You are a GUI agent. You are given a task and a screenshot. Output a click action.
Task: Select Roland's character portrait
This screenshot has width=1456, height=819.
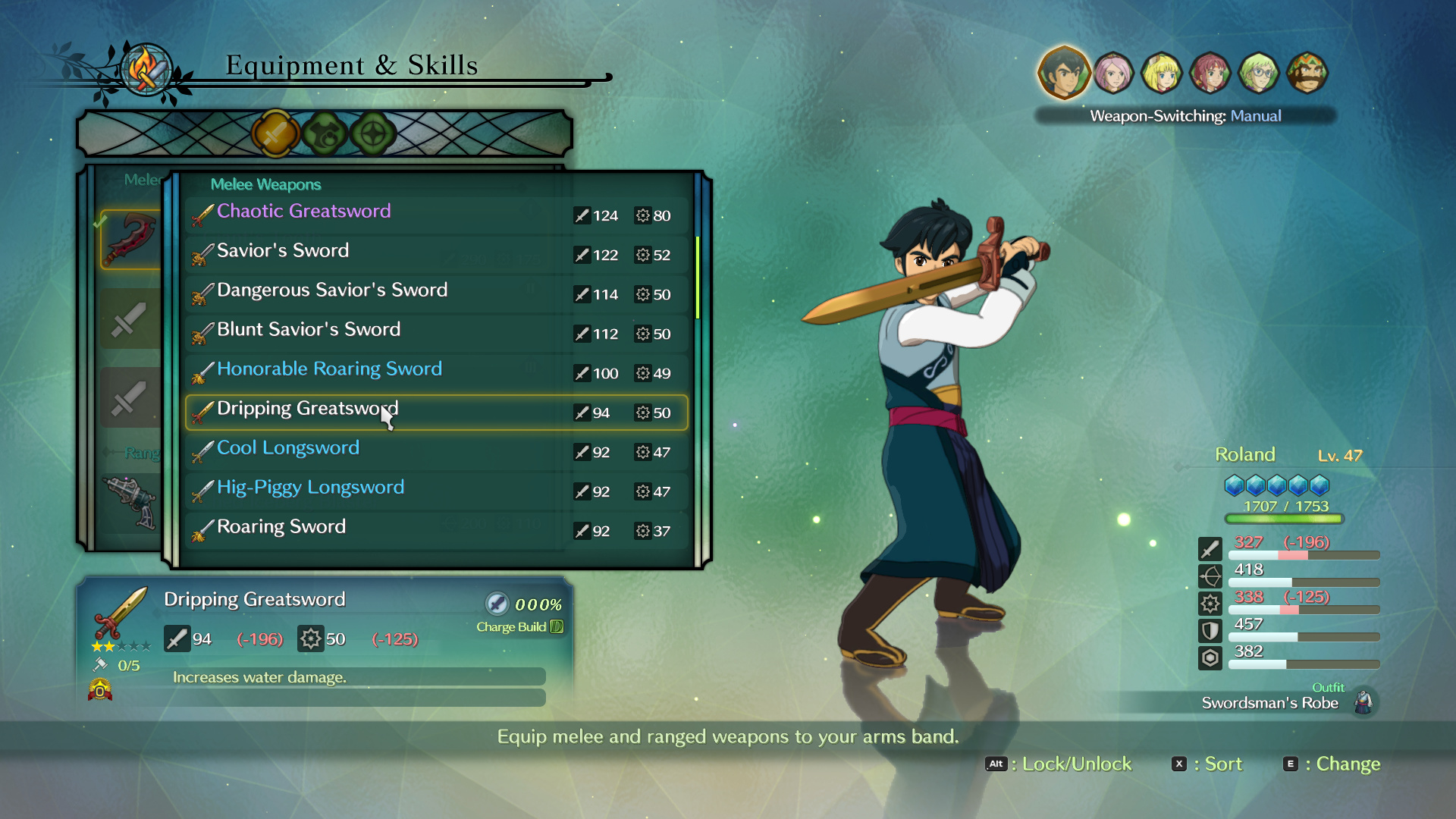pyautogui.click(x=1063, y=73)
